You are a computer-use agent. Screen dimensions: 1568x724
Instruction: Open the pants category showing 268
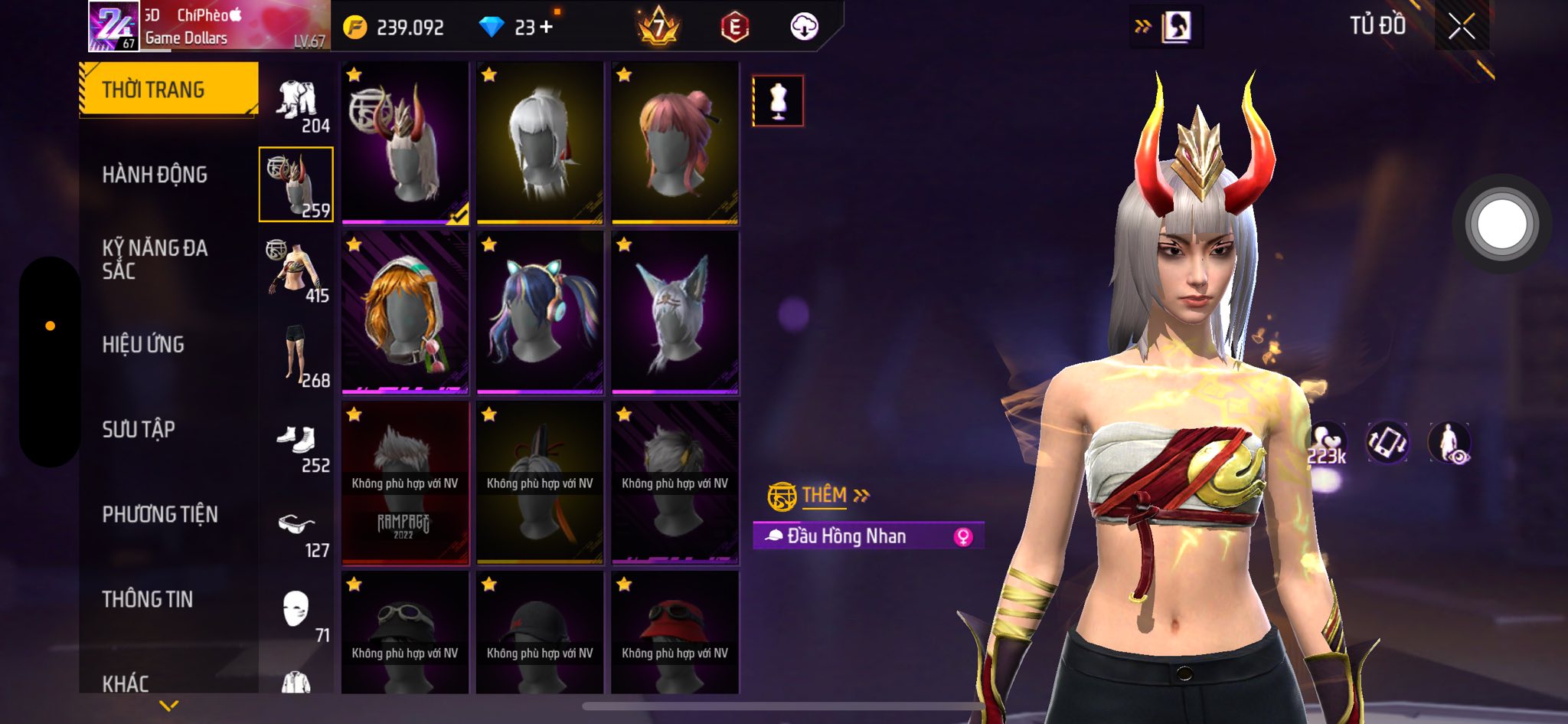[x=297, y=356]
